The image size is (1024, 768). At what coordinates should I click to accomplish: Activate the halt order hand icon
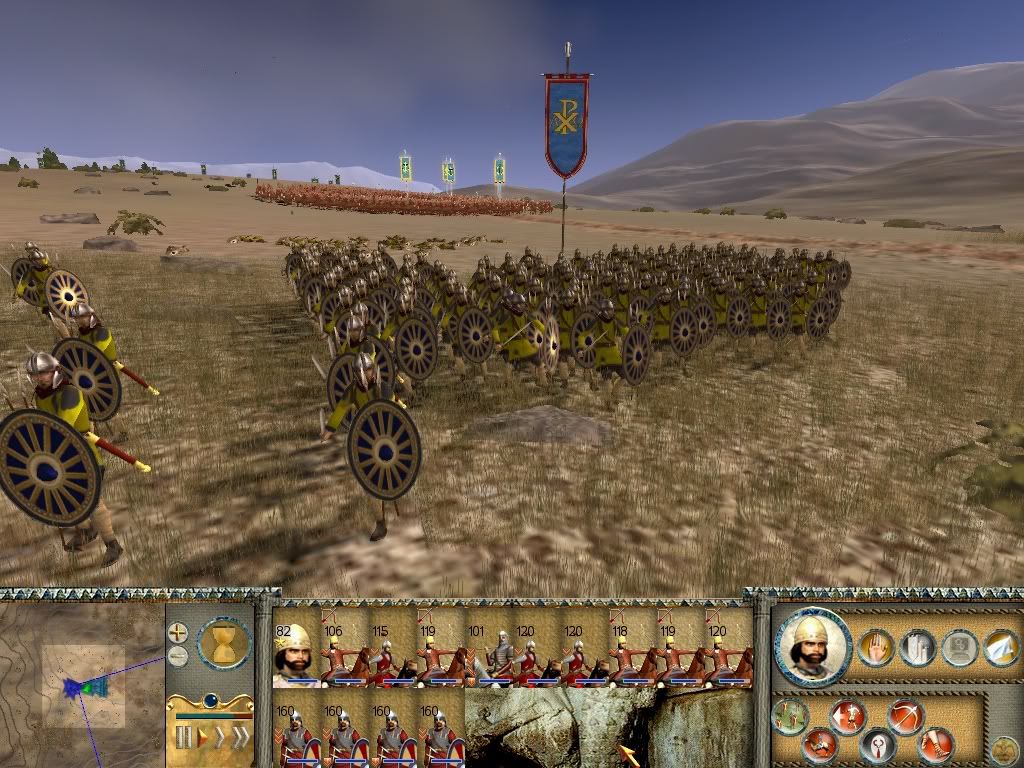click(876, 647)
